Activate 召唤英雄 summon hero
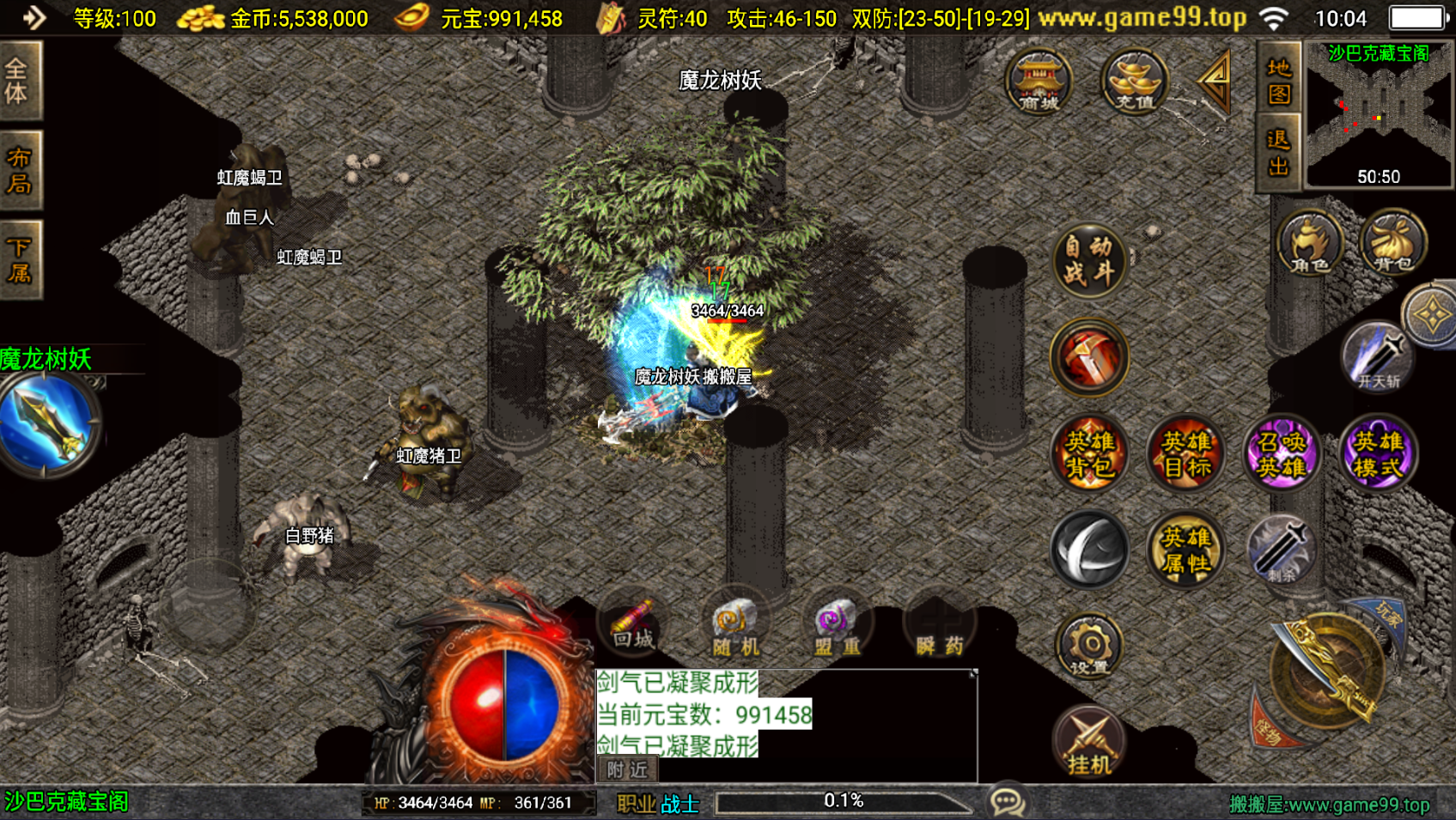 (x=1282, y=454)
